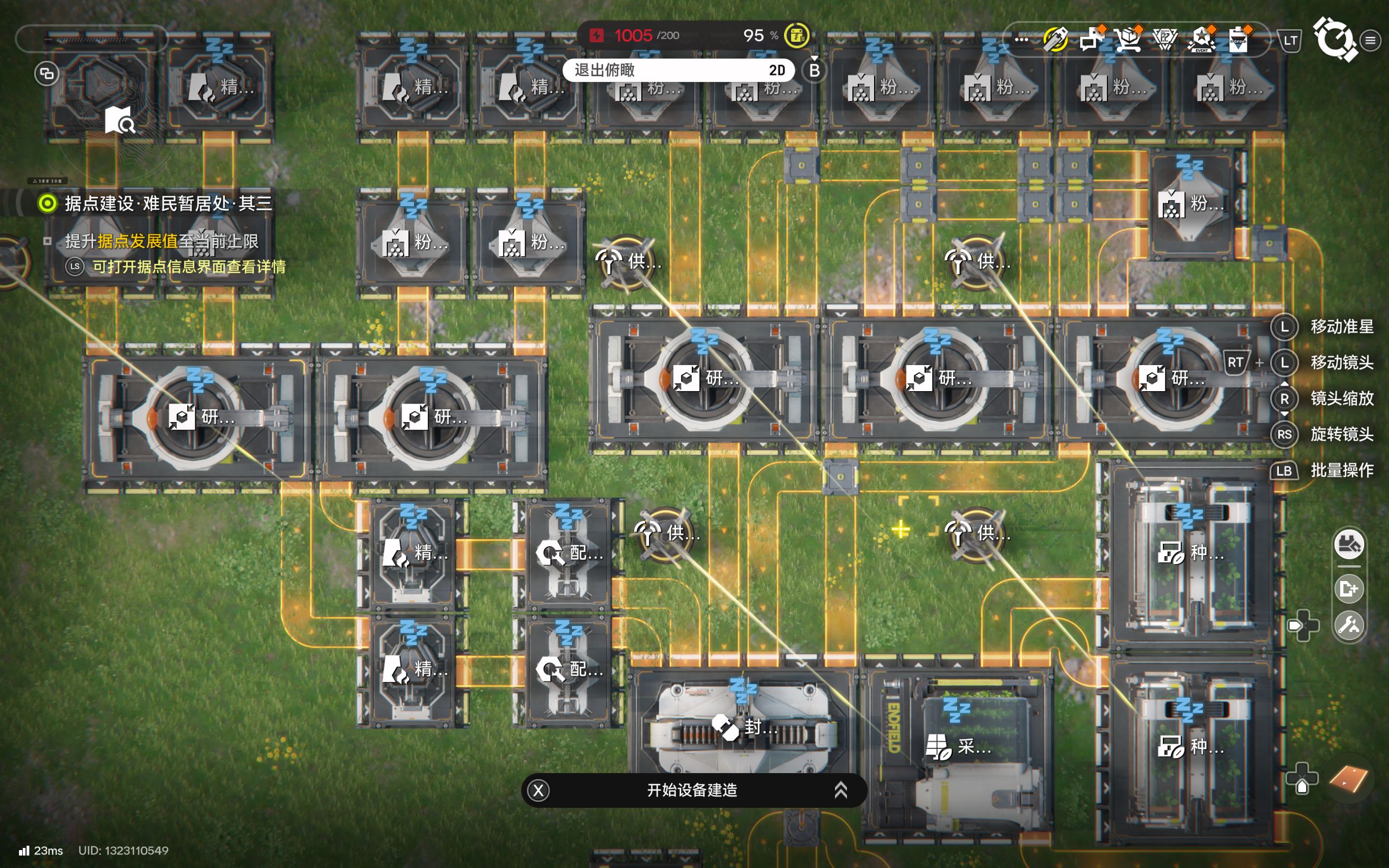Open the Endfield clipboard notice icon
The width and height of the screenshot is (1389, 868).
(x=1238, y=40)
